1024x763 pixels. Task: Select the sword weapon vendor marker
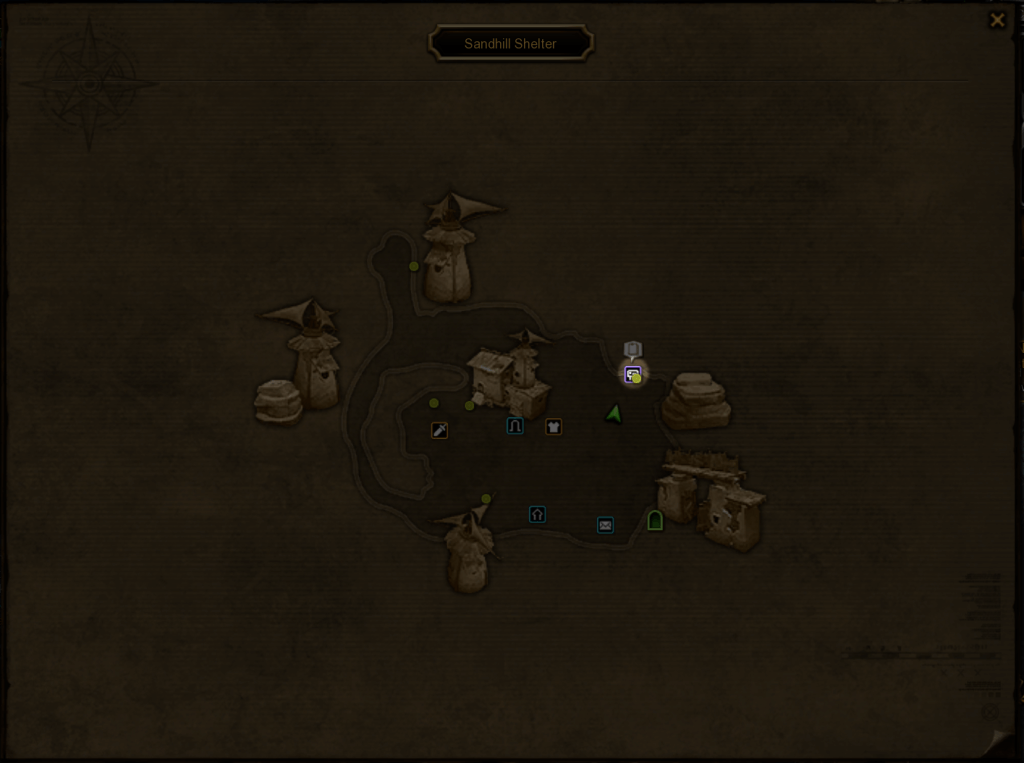[439, 430]
